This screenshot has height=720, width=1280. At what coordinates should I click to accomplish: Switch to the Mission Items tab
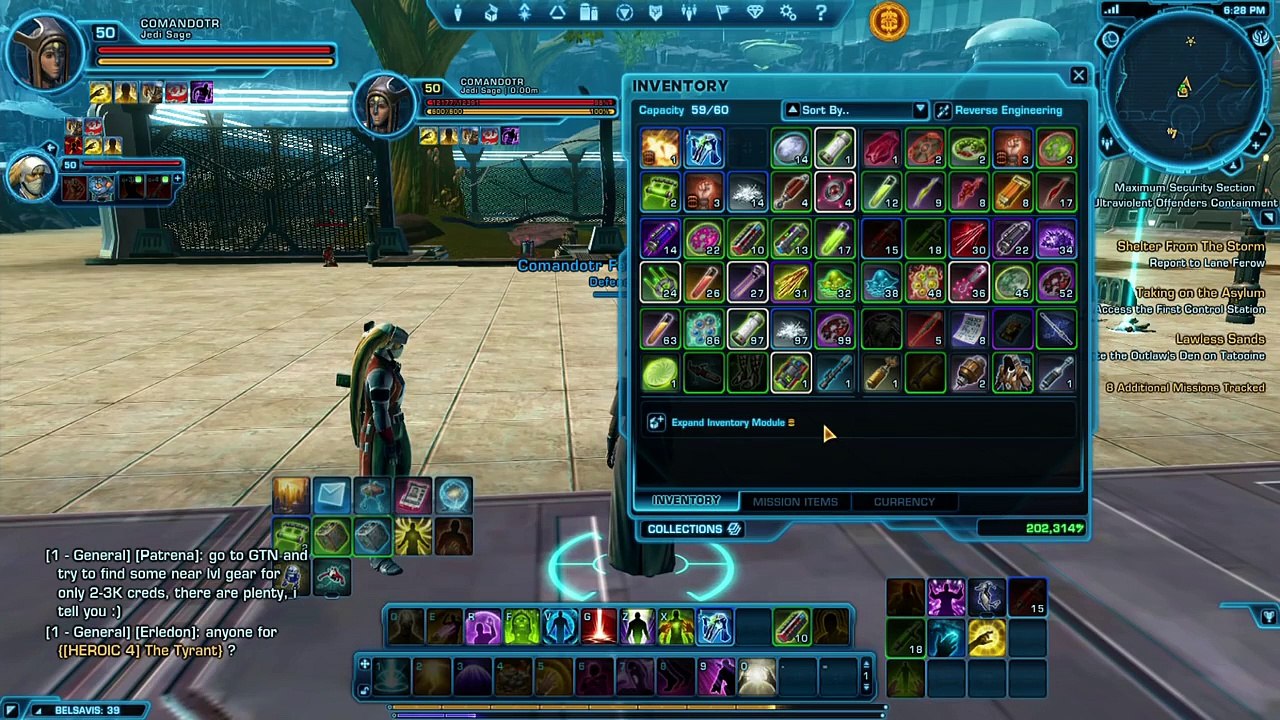point(795,501)
